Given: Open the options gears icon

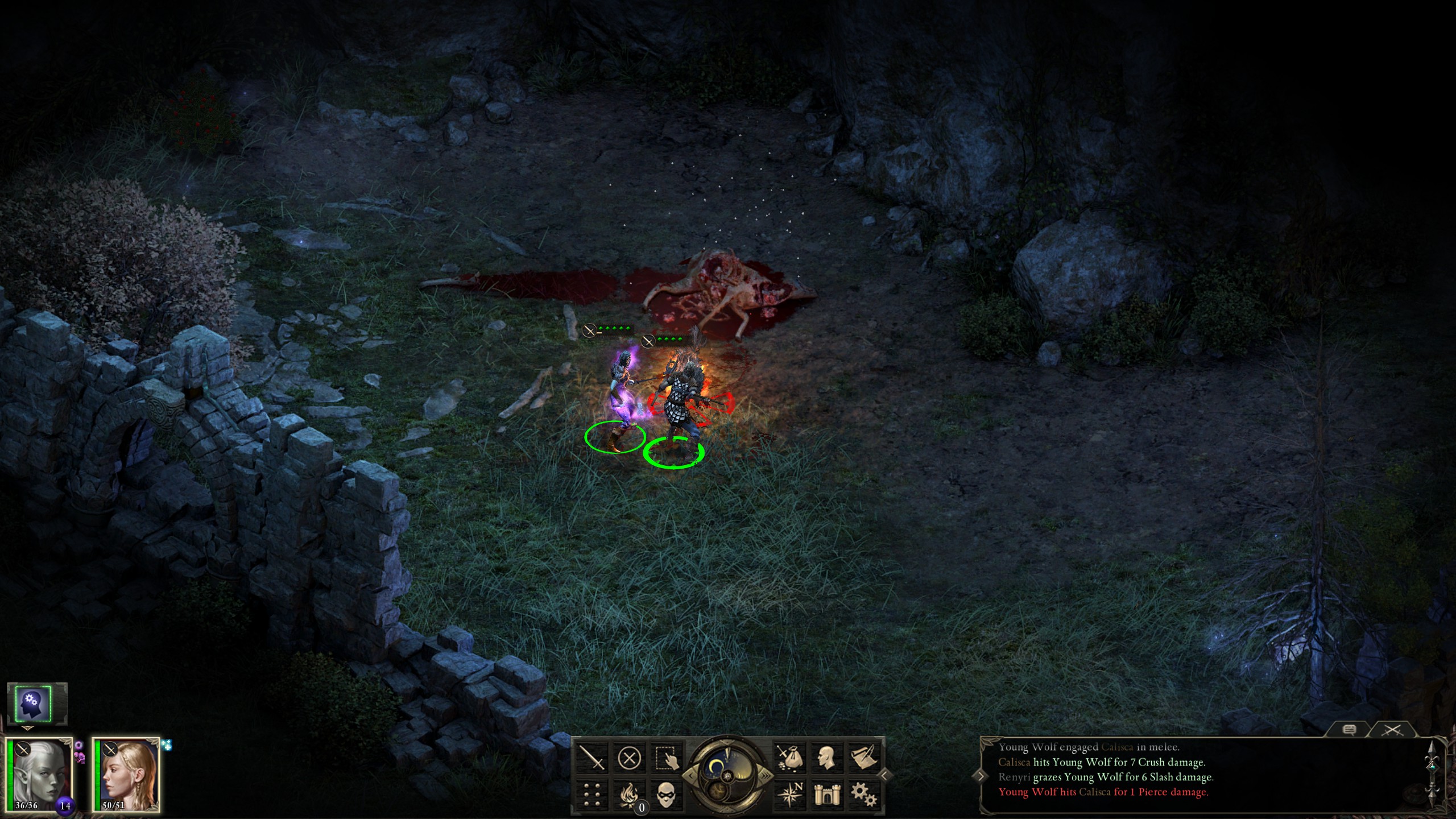Looking at the screenshot, I should (863, 795).
